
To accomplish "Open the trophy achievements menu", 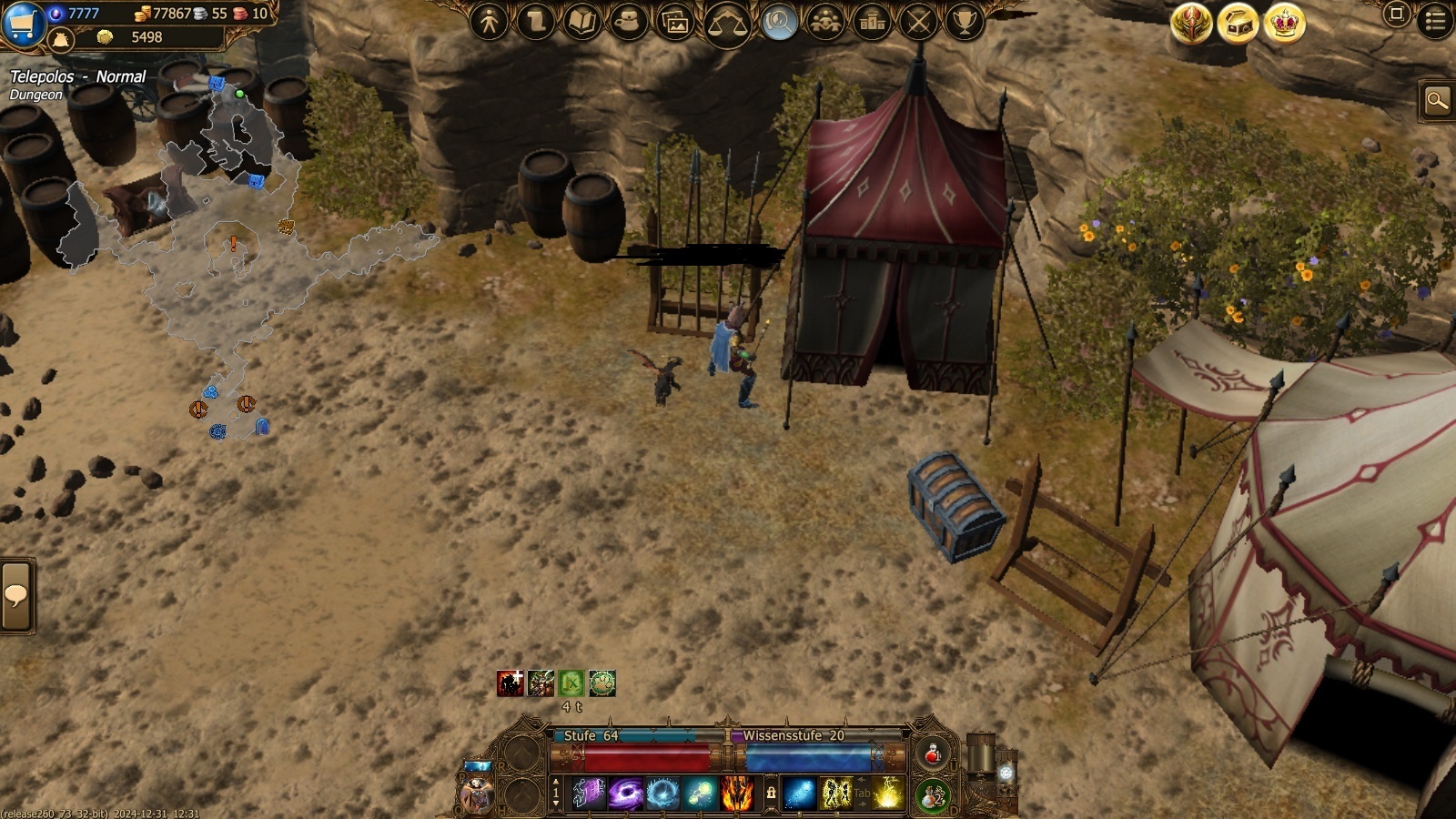I will tap(965, 22).
